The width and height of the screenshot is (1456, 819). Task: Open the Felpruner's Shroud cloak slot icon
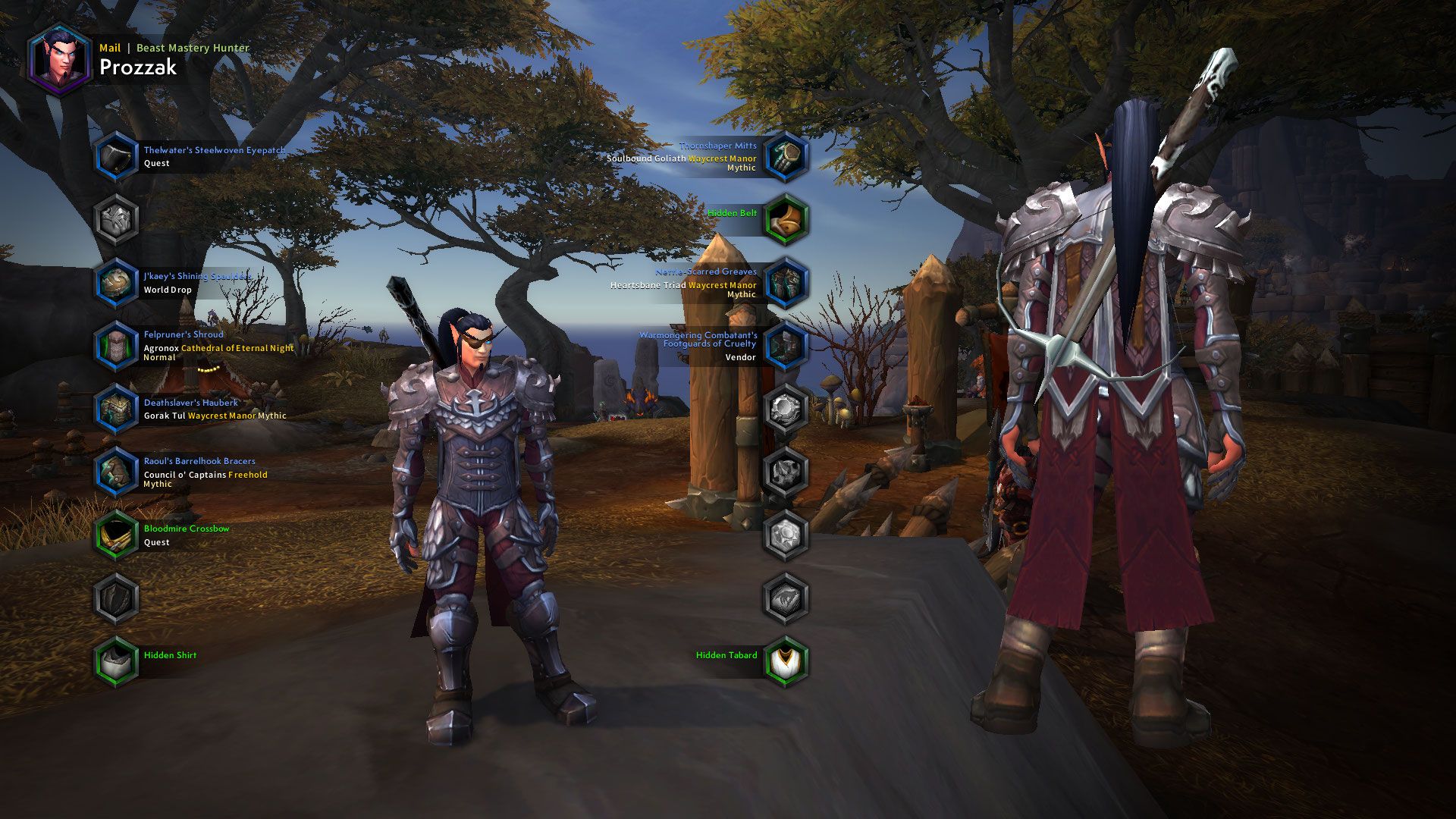115,347
